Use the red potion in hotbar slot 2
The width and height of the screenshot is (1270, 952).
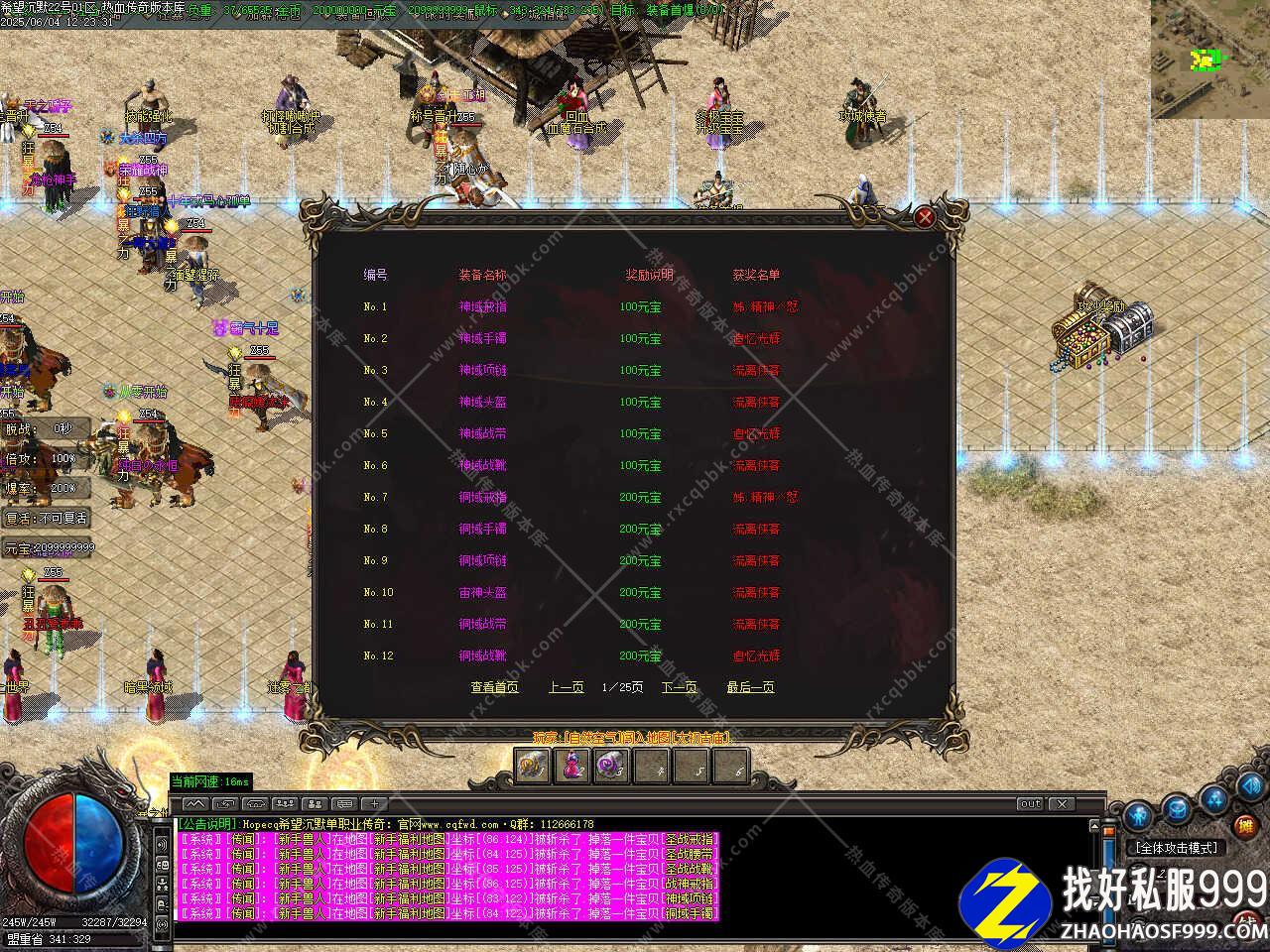[572, 766]
